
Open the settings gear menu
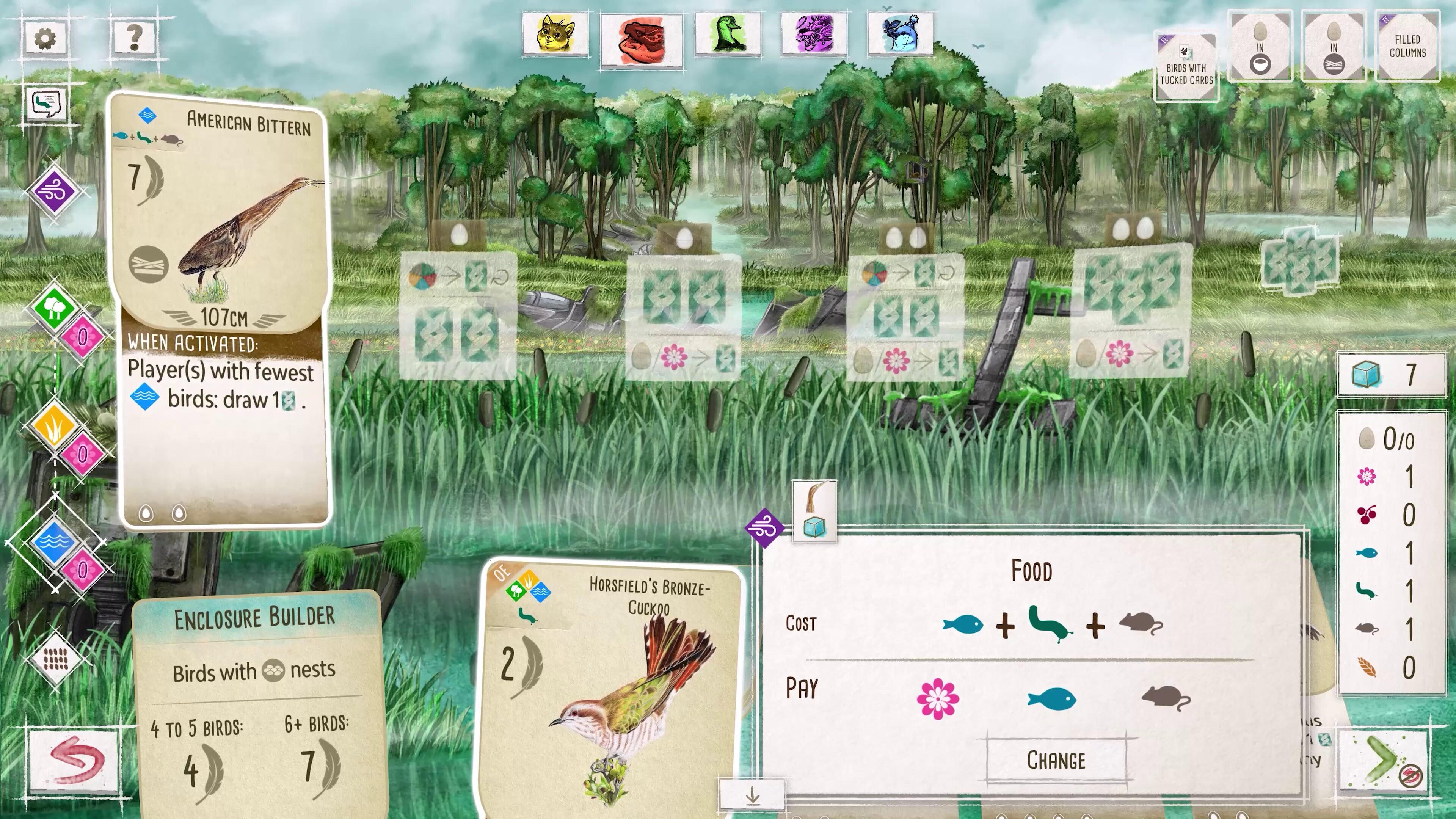(45, 38)
